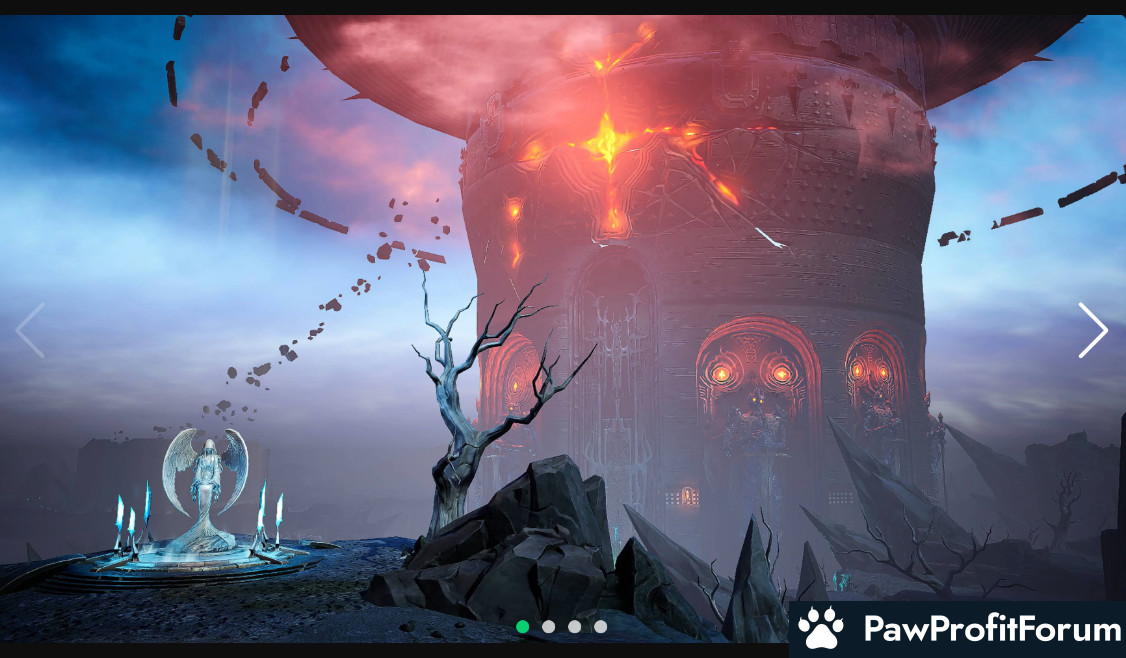Select the first green carousel dot
Screen dimensions: 1126x658
point(522,627)
